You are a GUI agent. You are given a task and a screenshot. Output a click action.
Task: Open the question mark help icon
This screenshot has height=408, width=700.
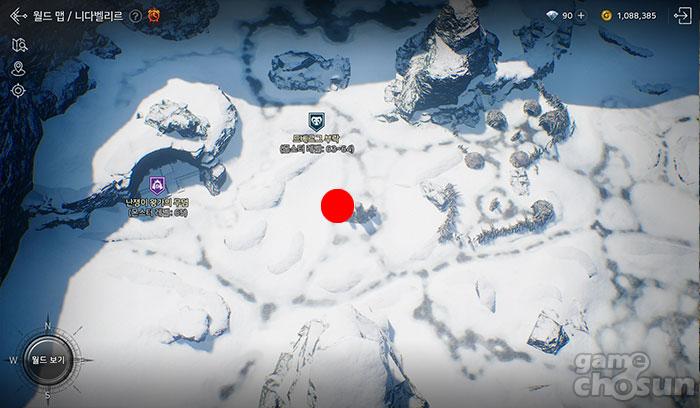135,16
